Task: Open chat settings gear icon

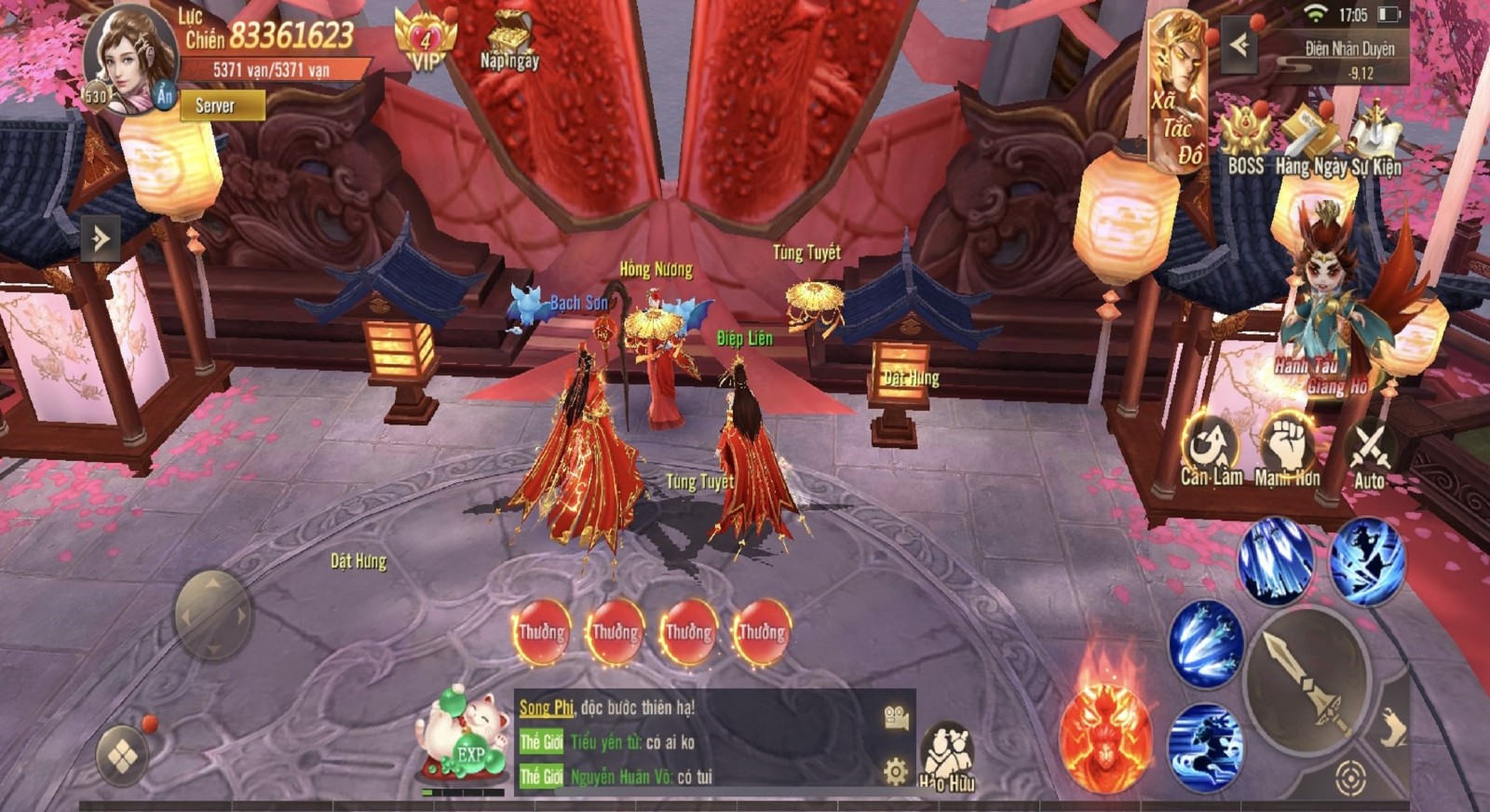Action: pos(895,772)
